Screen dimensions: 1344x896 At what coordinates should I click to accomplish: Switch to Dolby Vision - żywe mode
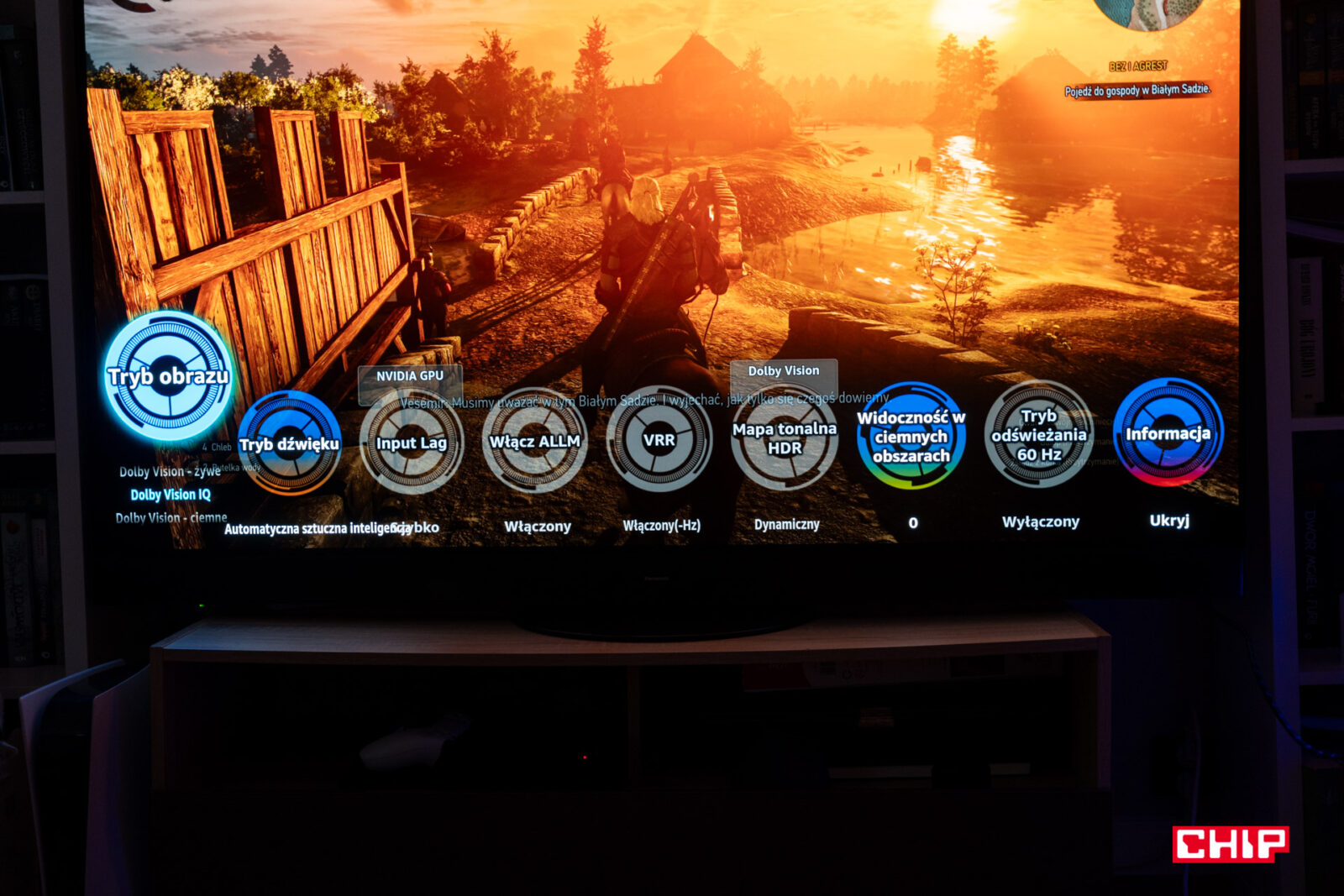click(x=169, y=472)
